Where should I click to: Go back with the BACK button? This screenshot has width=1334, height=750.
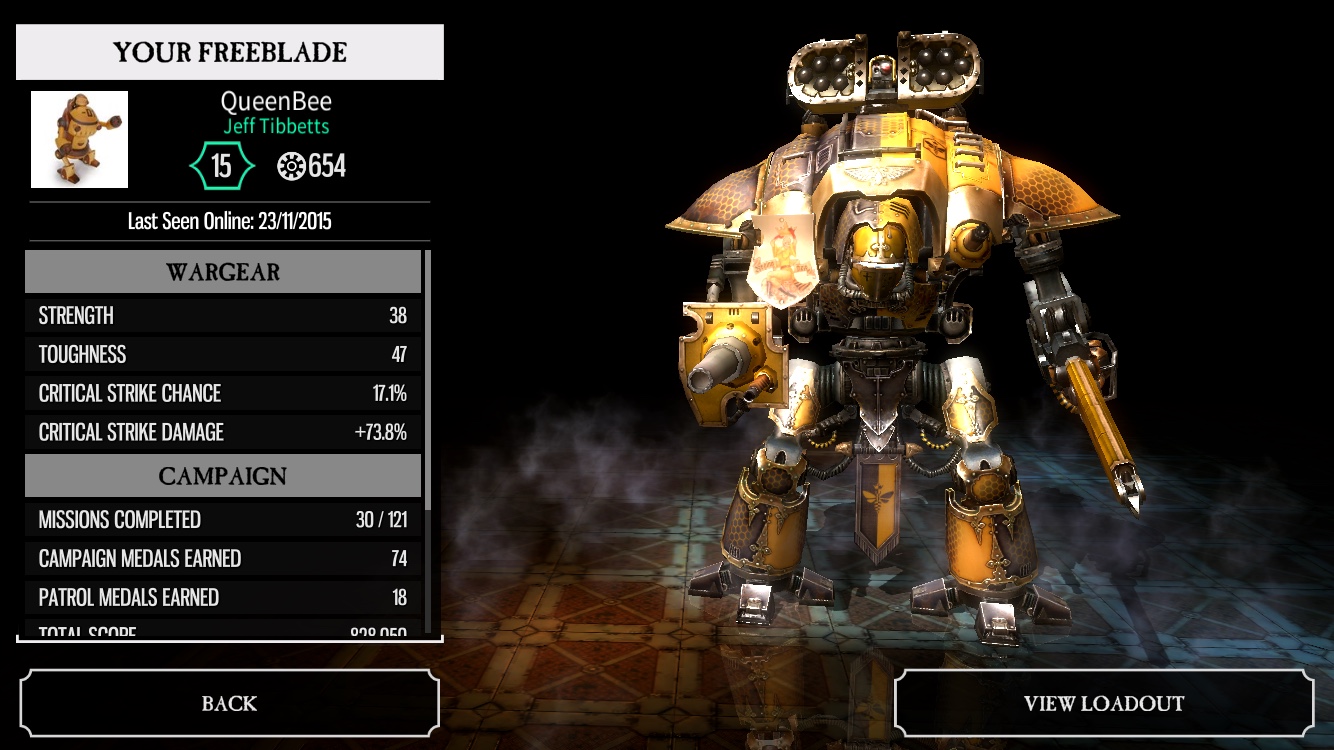[x=229, y=703]
